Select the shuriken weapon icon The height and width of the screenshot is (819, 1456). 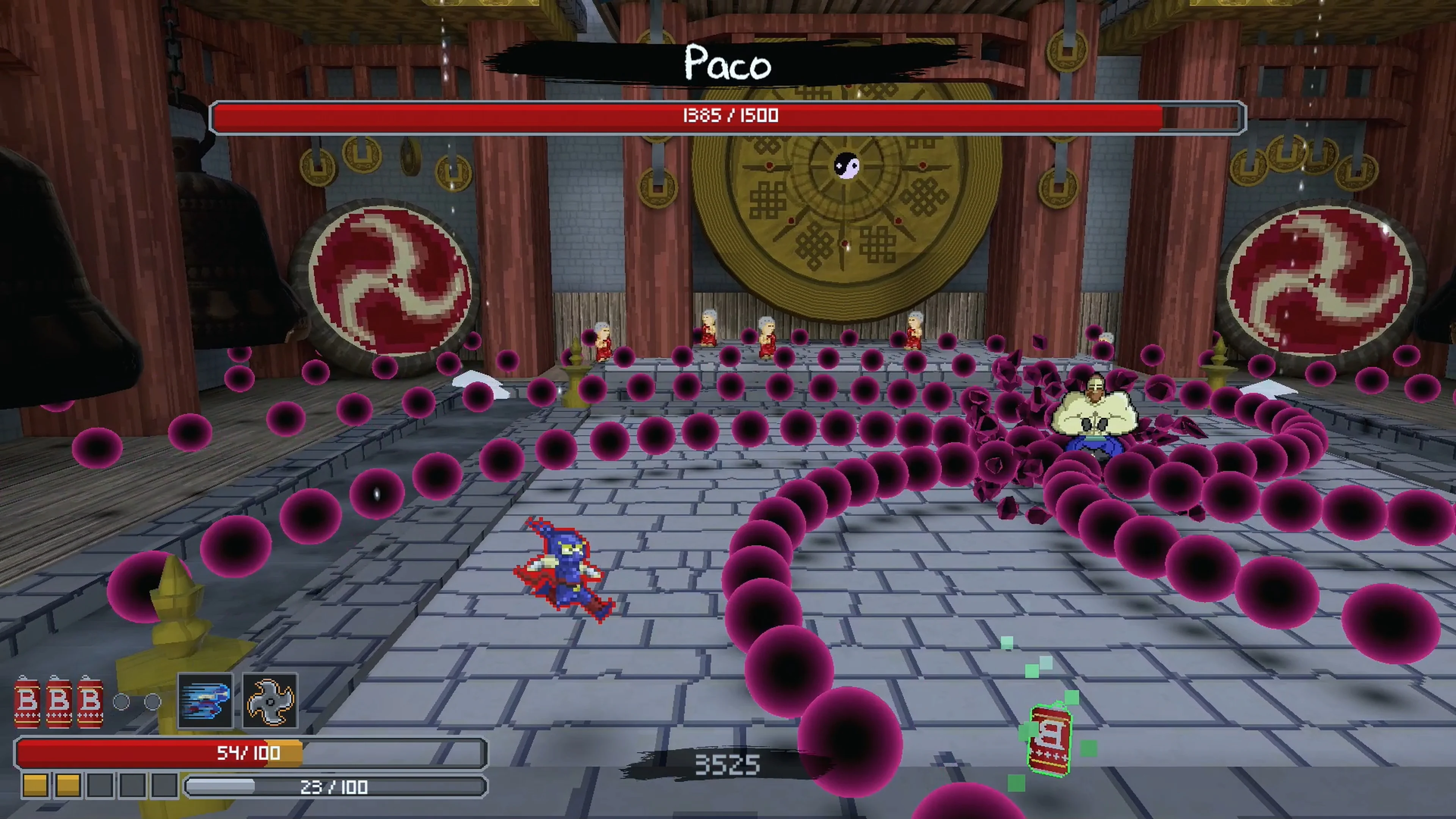[270, 701]
